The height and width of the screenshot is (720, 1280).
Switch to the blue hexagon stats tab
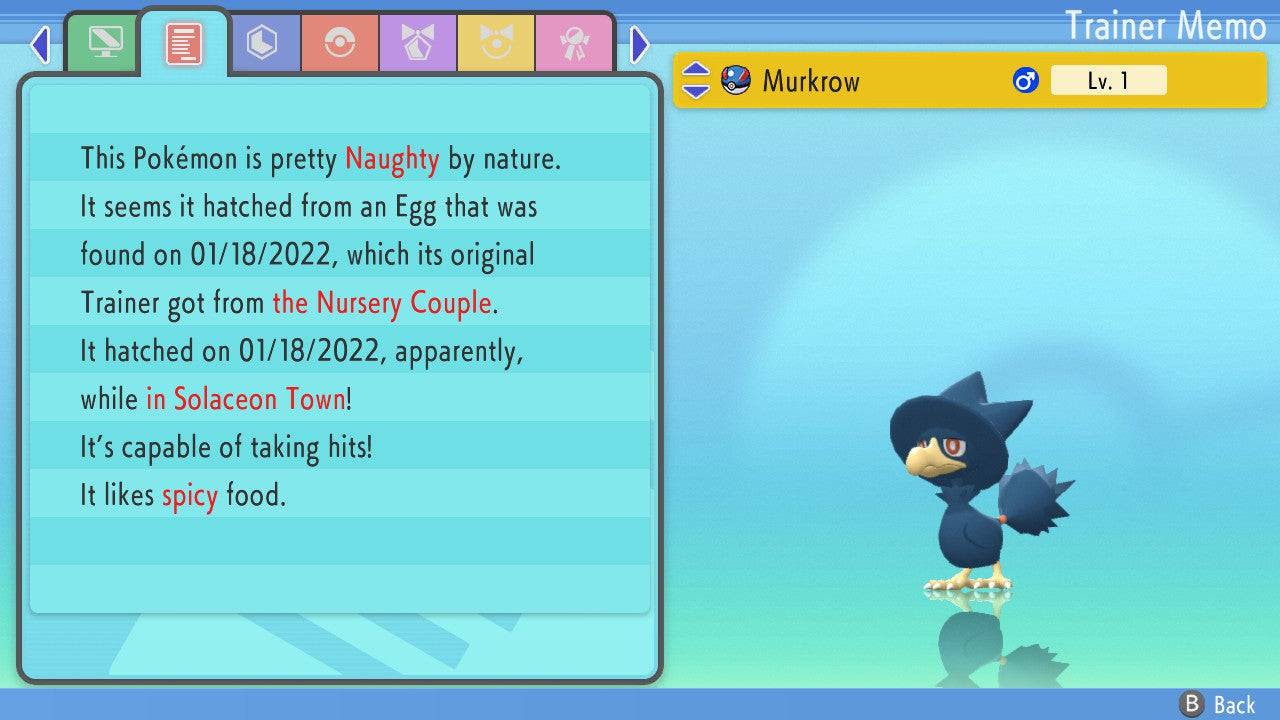point(262,44)
